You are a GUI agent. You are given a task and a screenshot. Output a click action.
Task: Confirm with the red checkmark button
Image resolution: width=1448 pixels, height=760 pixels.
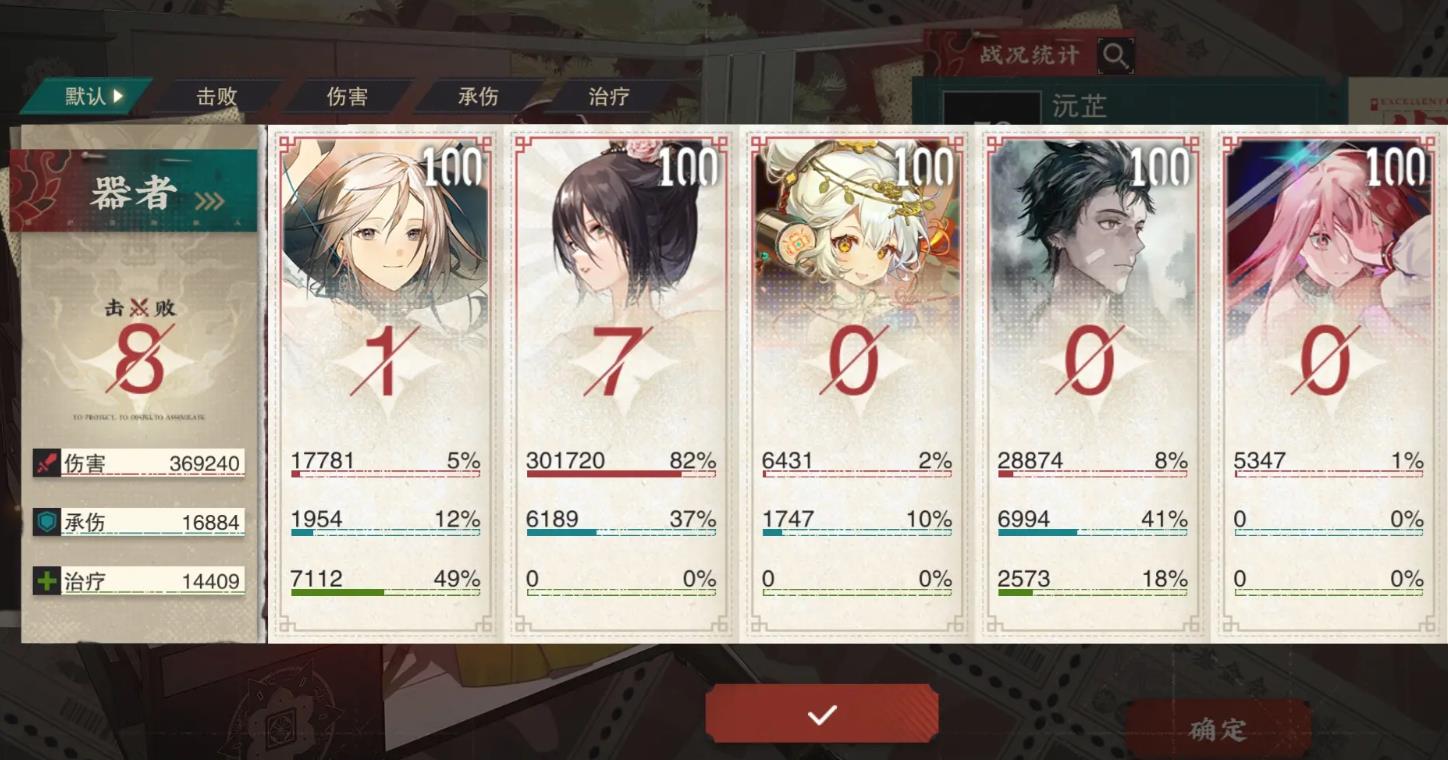822,714
